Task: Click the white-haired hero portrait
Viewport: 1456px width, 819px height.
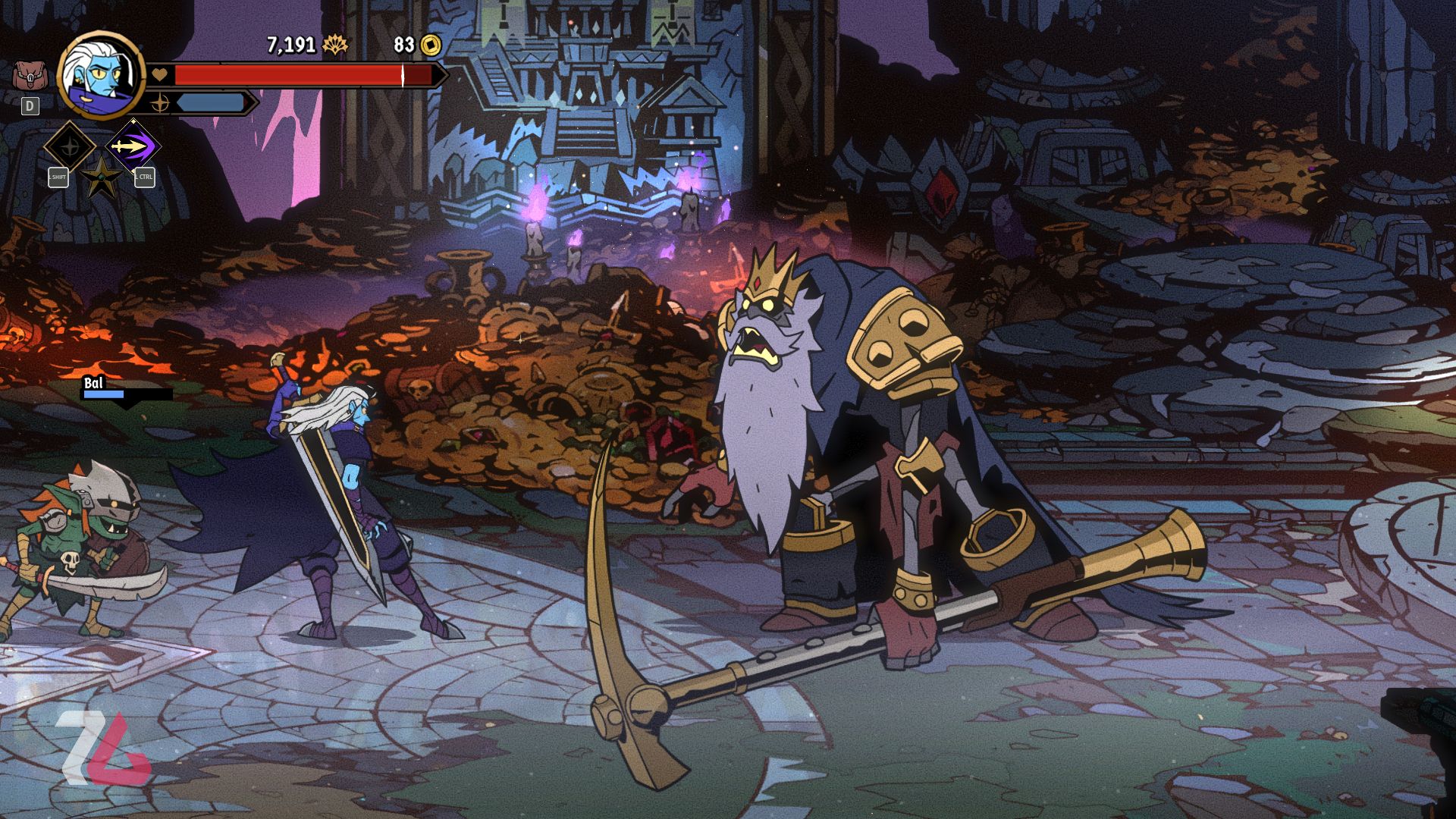Action: point(101,74)
